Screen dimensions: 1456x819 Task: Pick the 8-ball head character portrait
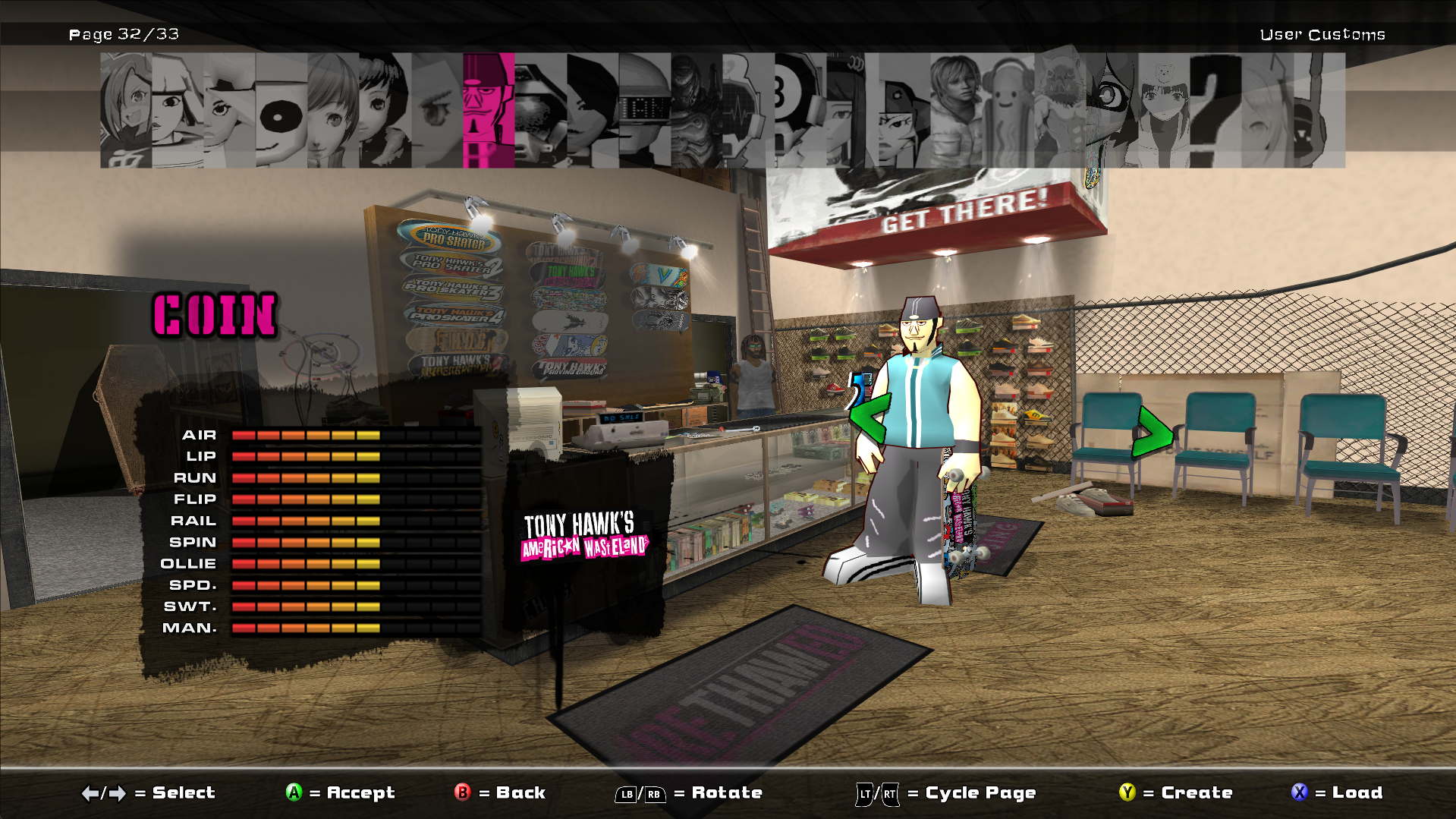point(798,110)
